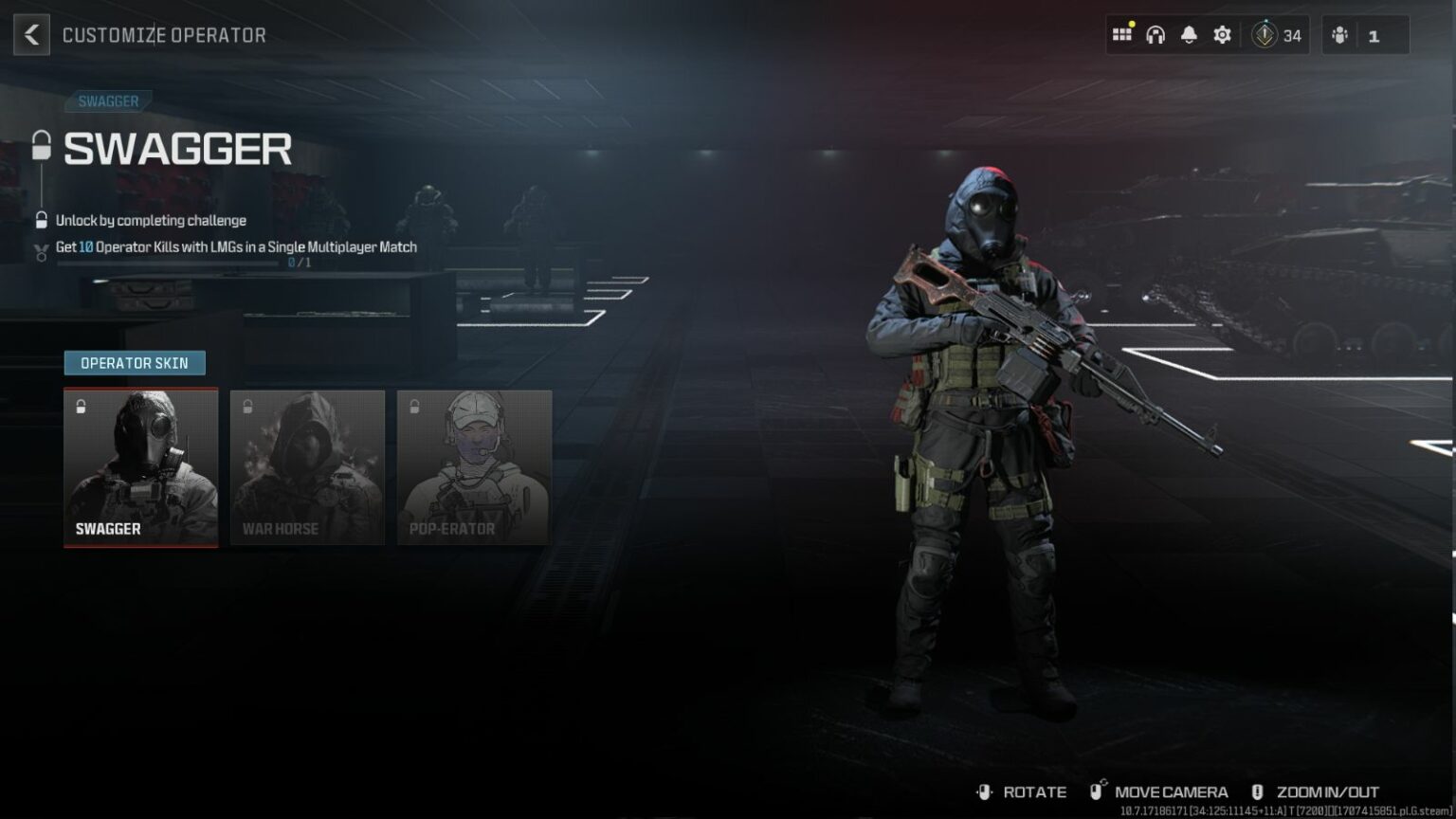Open the social friends icon
Viewport: 1456px width, 819px height.
click(x=1339, y=34)
